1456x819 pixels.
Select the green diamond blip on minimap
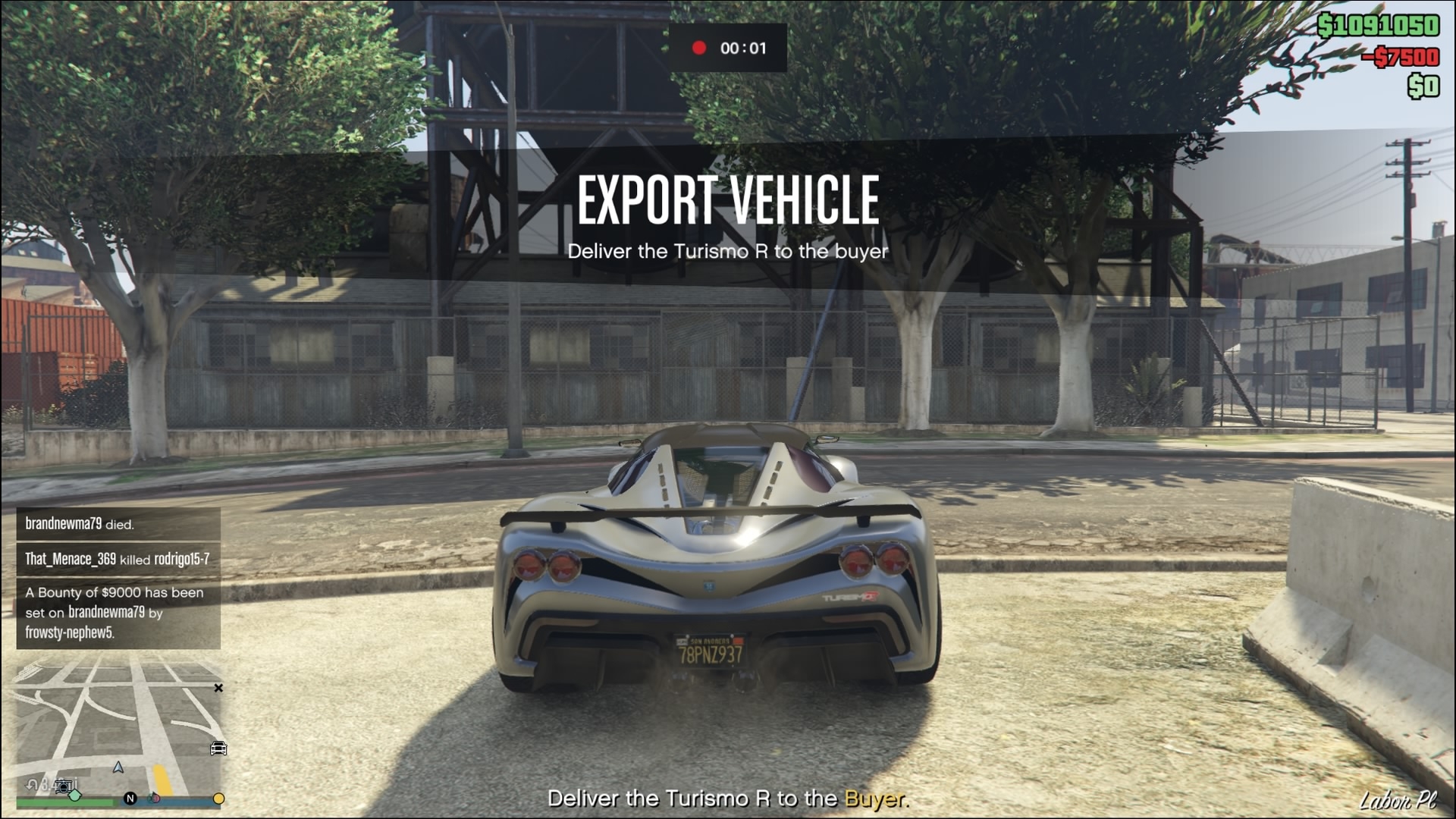click(x=75, y=795)
